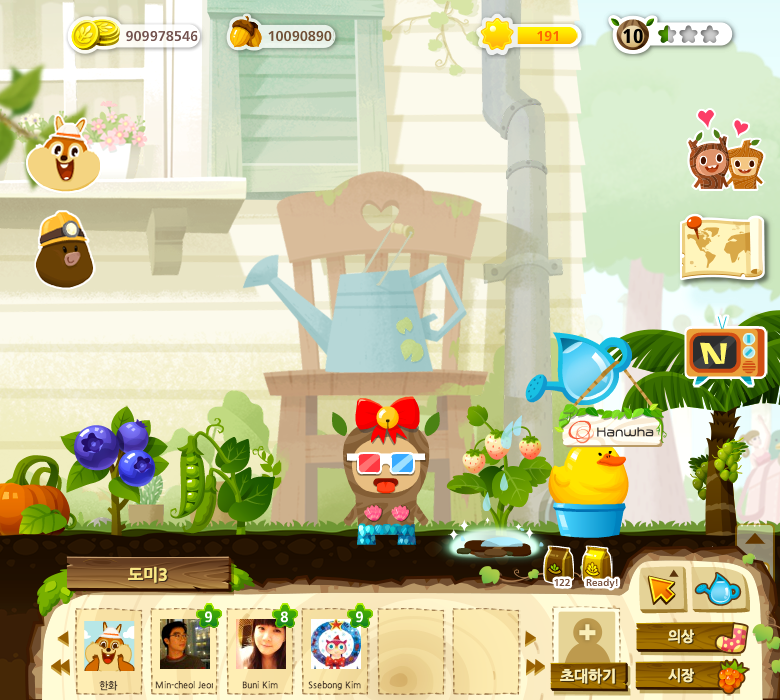The image size is (780, 700).
Task: Open the gold coin balance counter
Action: coord(136,36)
